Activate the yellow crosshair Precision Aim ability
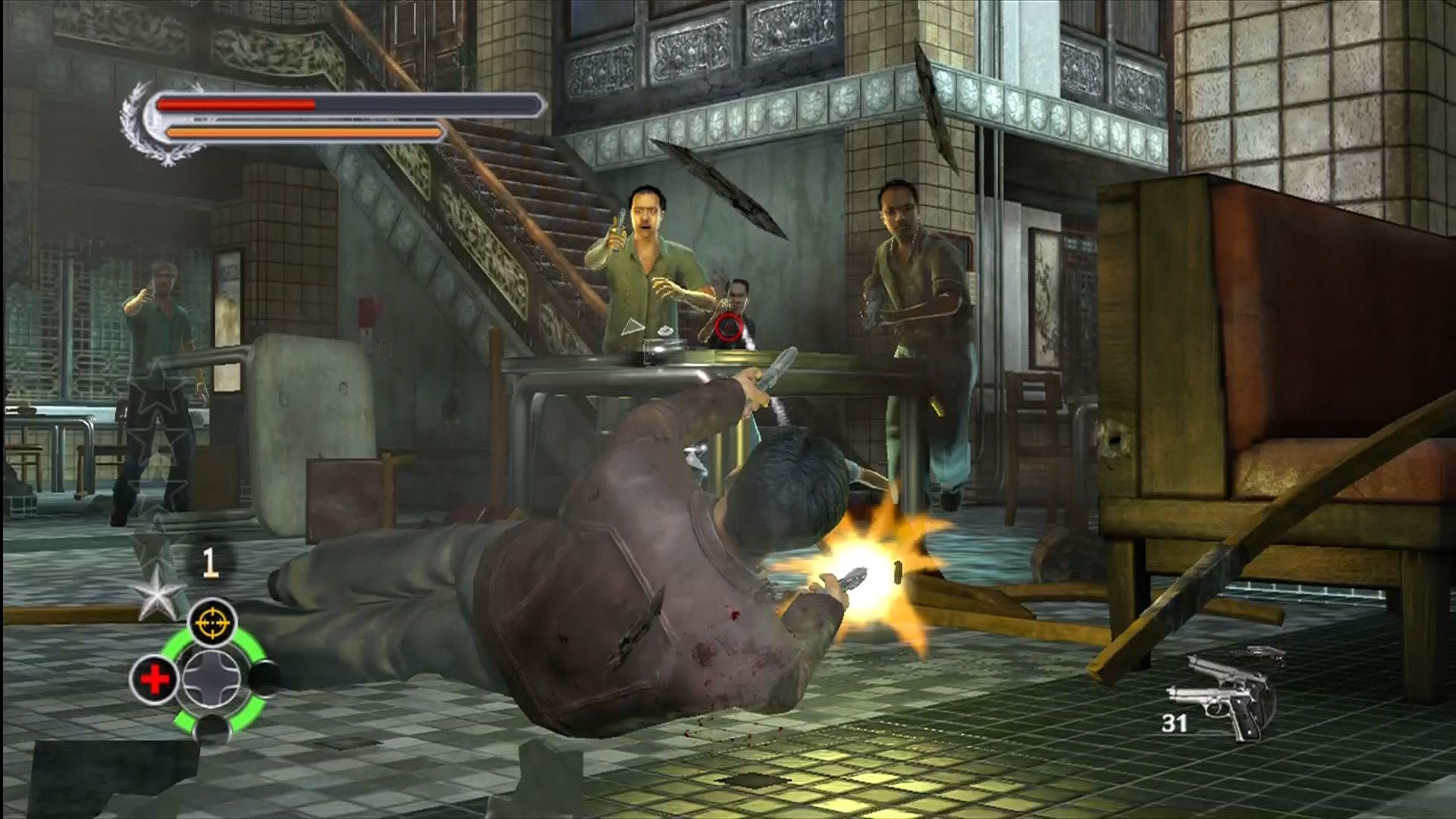Screen dimensions: 1456x819 212,623
